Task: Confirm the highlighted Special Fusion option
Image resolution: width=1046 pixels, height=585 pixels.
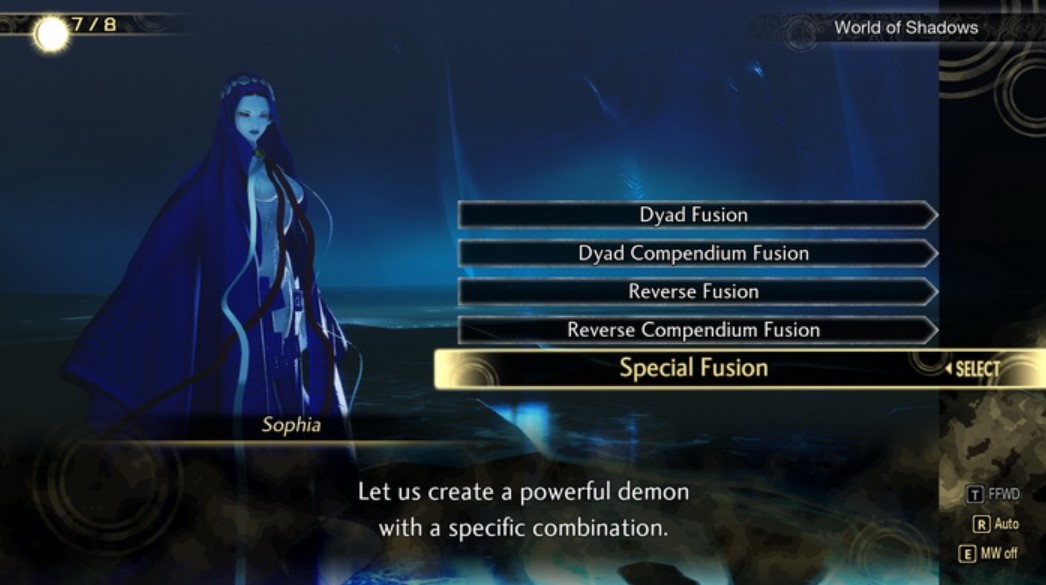Action: coord(694,368)
